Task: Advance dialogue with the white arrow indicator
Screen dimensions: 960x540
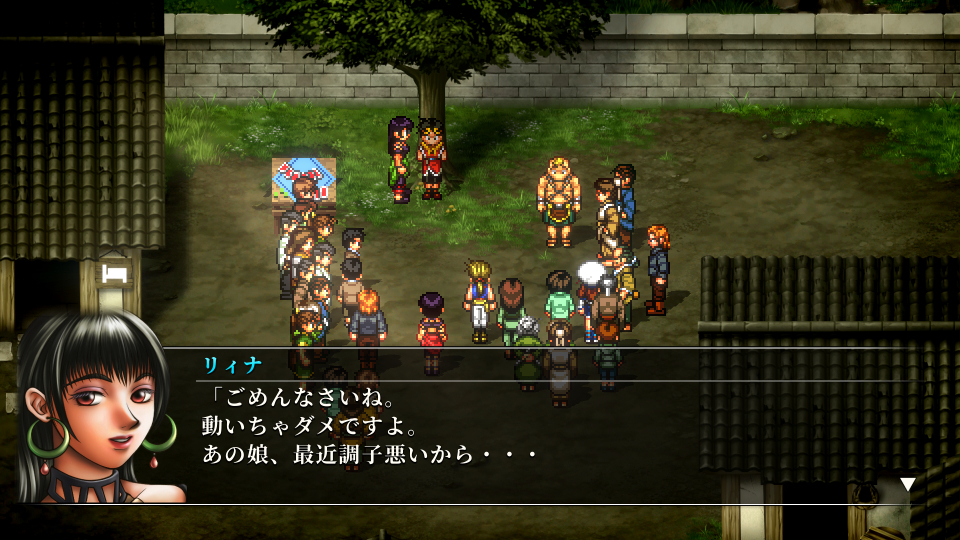Action: click(907, 484)
